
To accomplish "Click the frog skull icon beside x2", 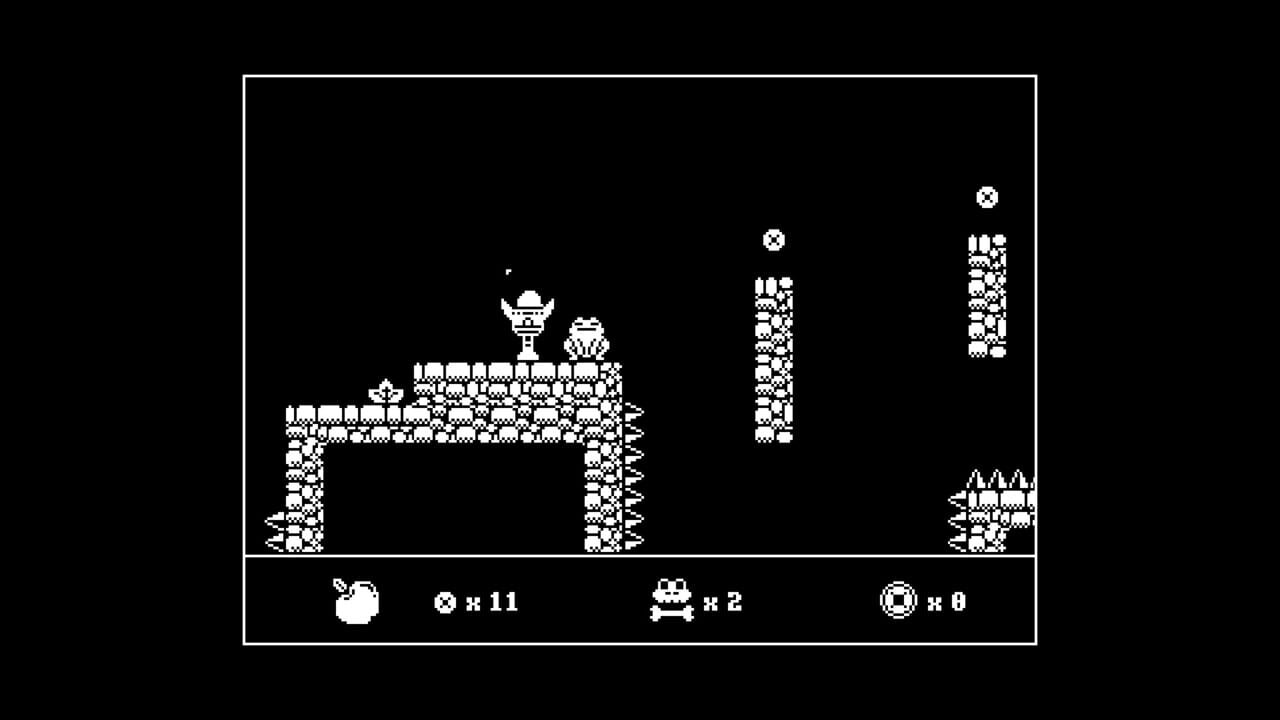I will (672, 601).
